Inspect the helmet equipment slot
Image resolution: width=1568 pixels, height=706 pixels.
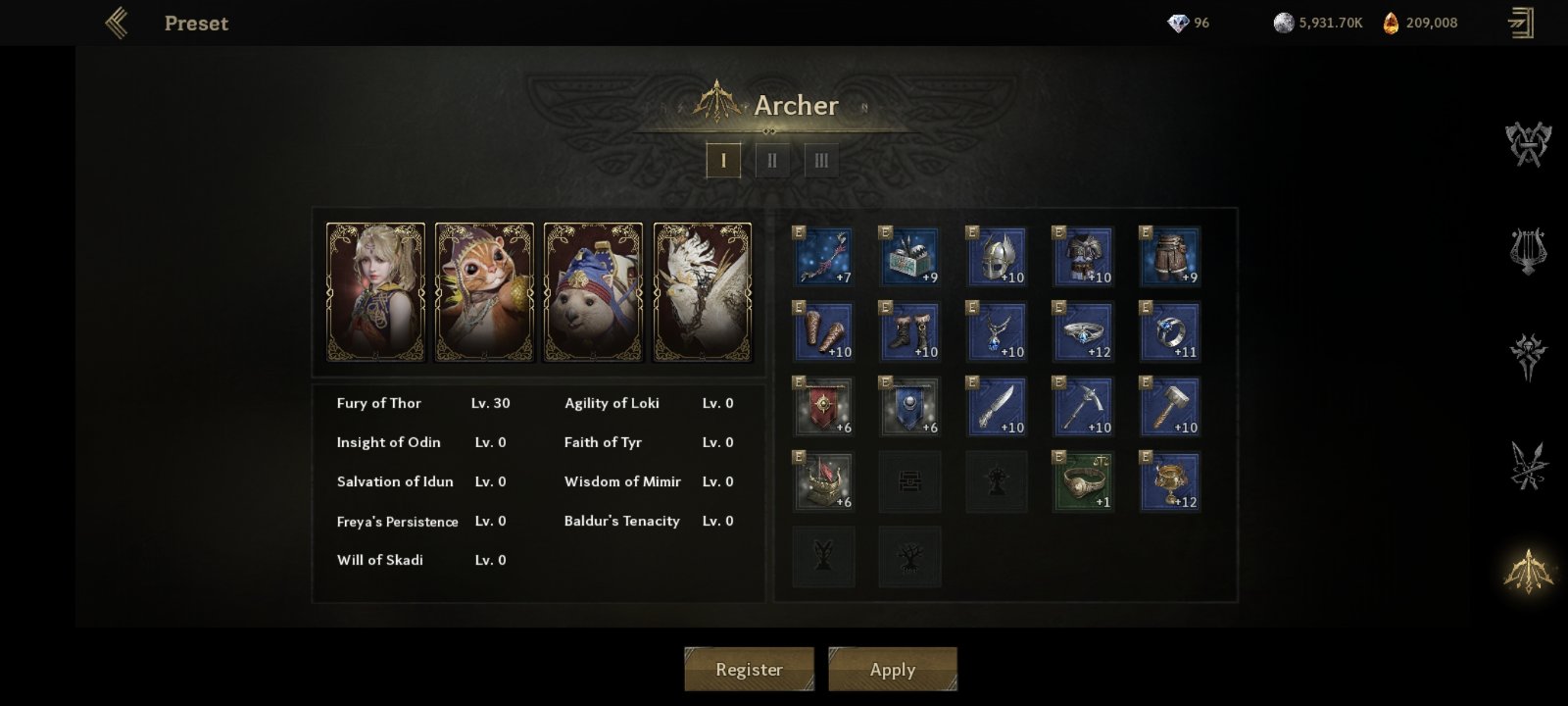997,257
